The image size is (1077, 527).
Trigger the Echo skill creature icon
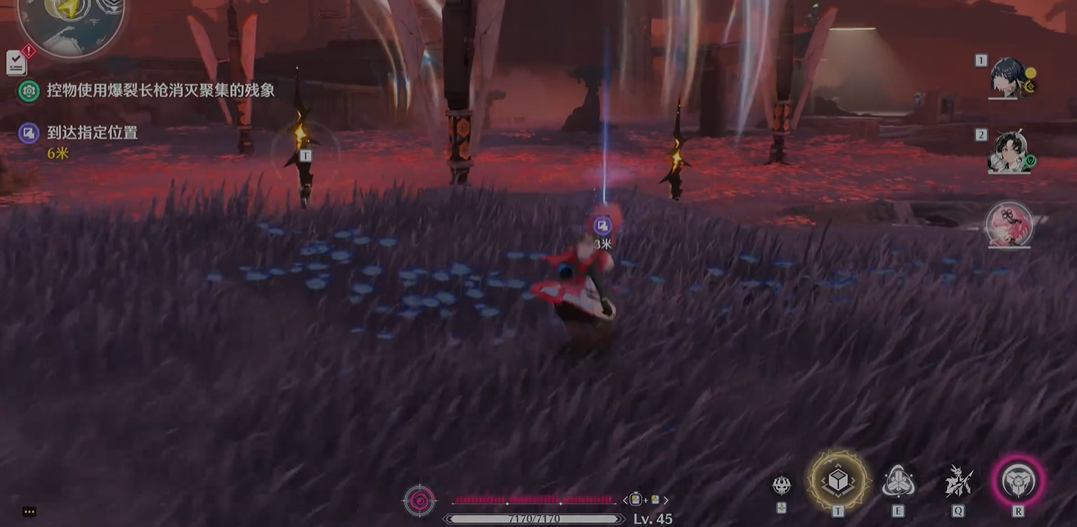tap(958, 483)
